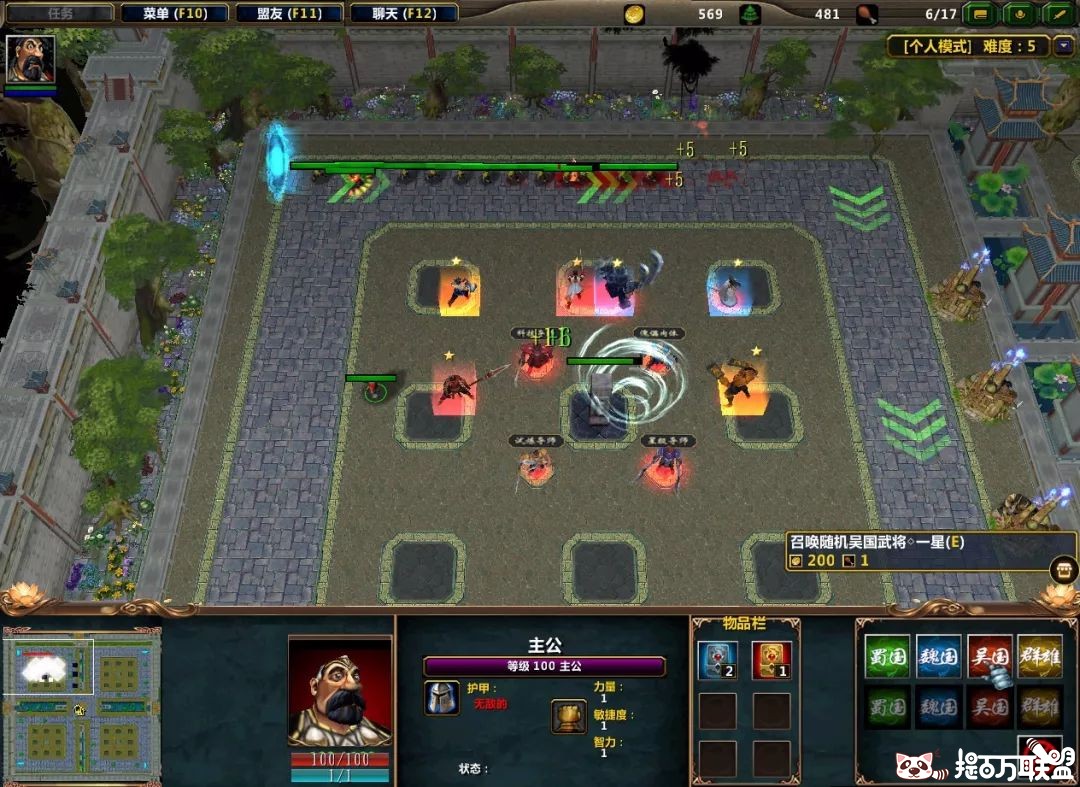
Task: Click the 主公 unit portrait
Action: (339, 694)
